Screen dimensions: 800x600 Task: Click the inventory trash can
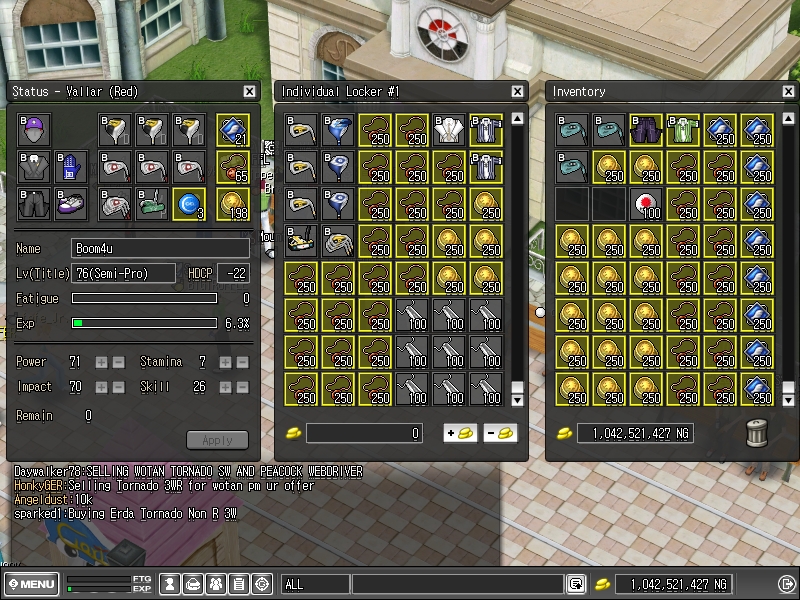[757, 432]
